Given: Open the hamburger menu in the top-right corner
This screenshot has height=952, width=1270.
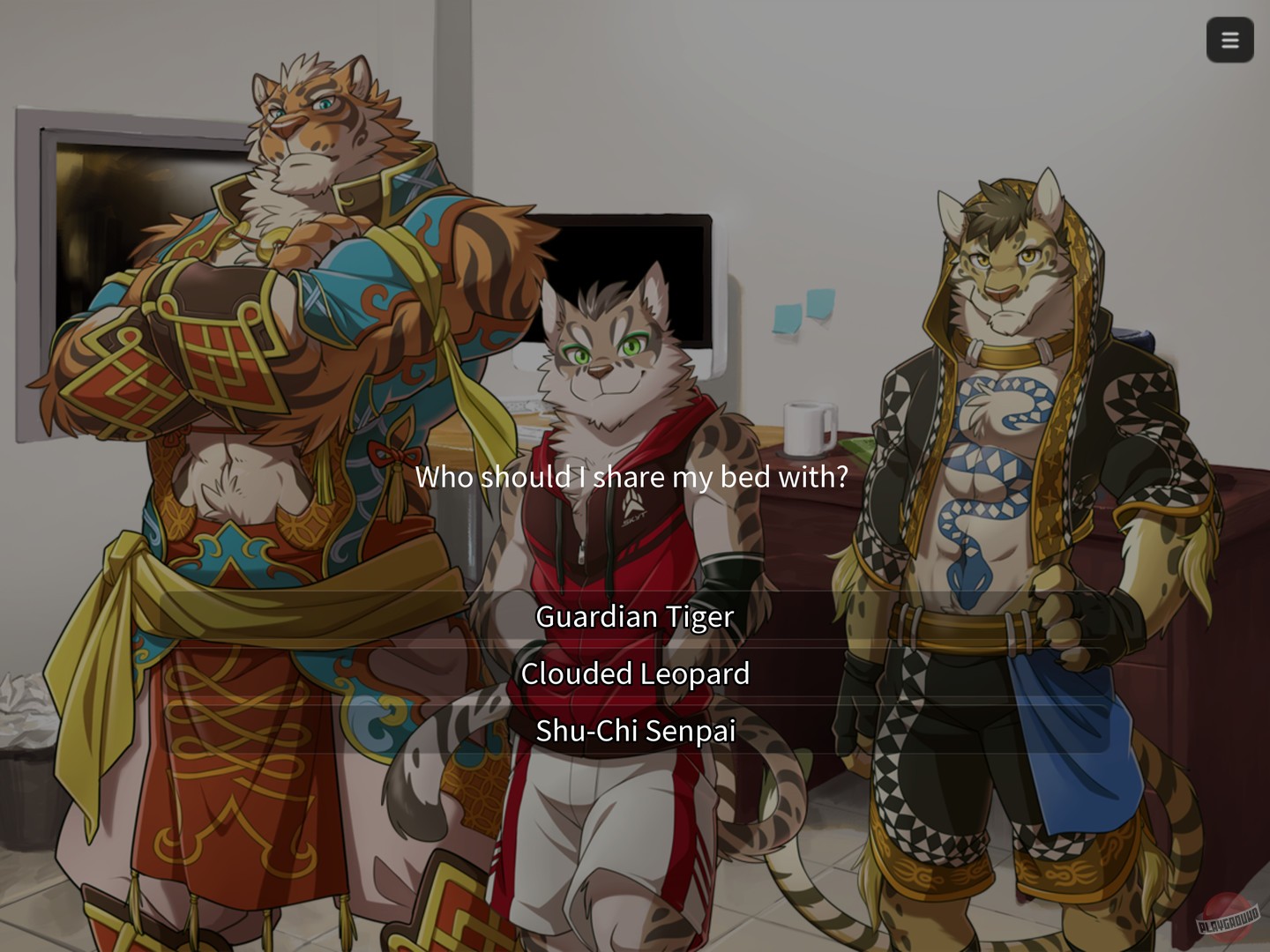Looking at the screenshot, I should coord(1229,40).
